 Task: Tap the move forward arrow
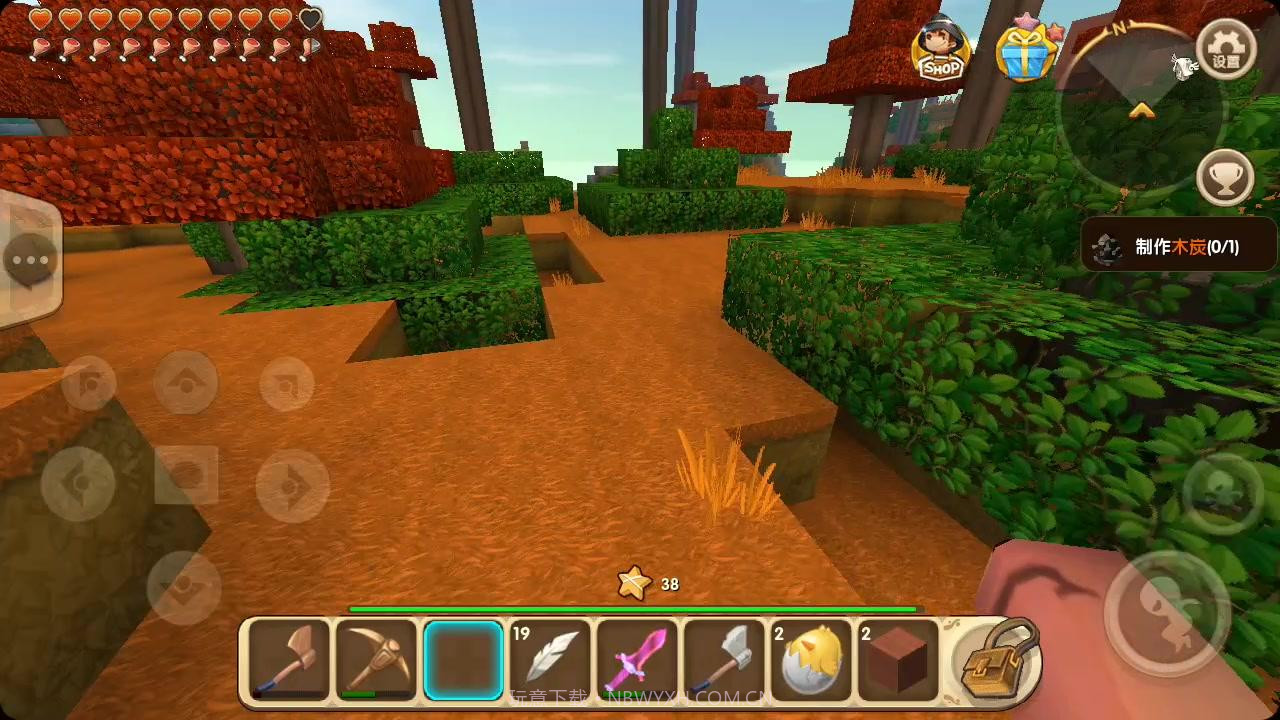(x=186, y=382)
